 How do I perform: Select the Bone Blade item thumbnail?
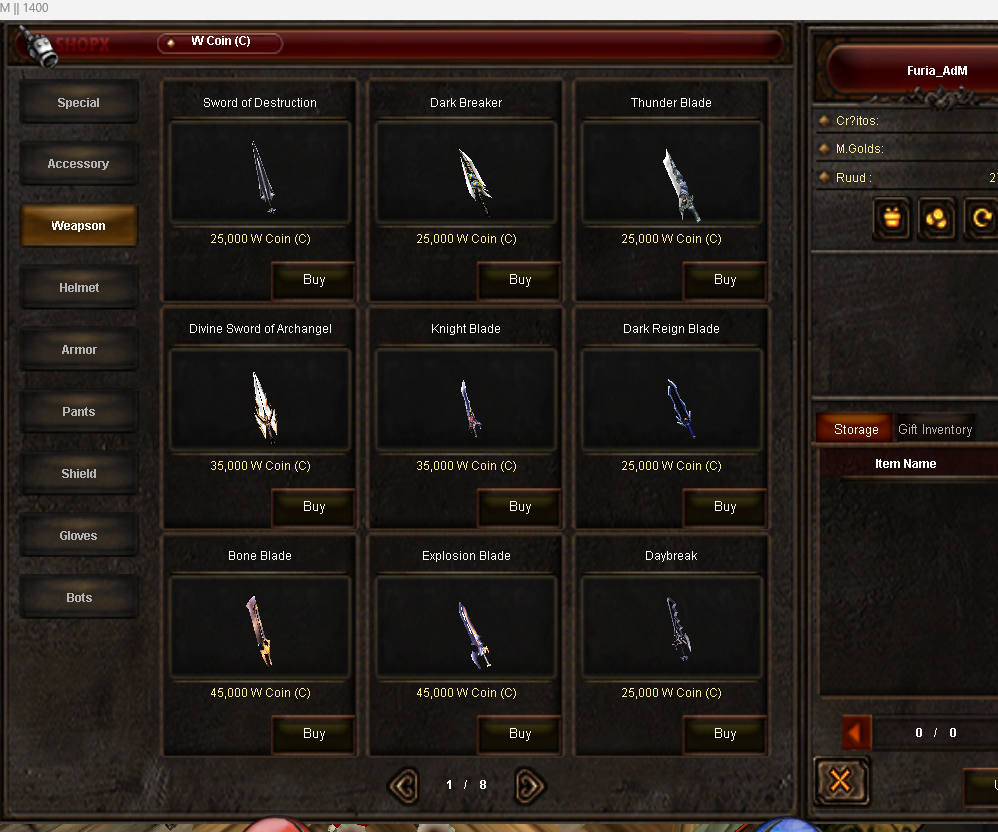260,628
